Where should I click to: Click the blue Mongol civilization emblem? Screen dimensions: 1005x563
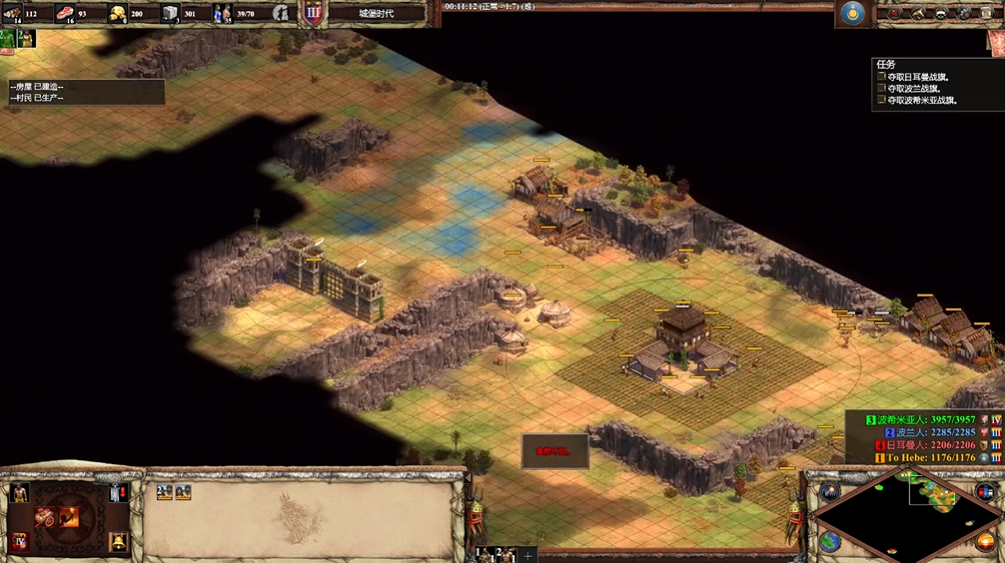click(852, 13)
